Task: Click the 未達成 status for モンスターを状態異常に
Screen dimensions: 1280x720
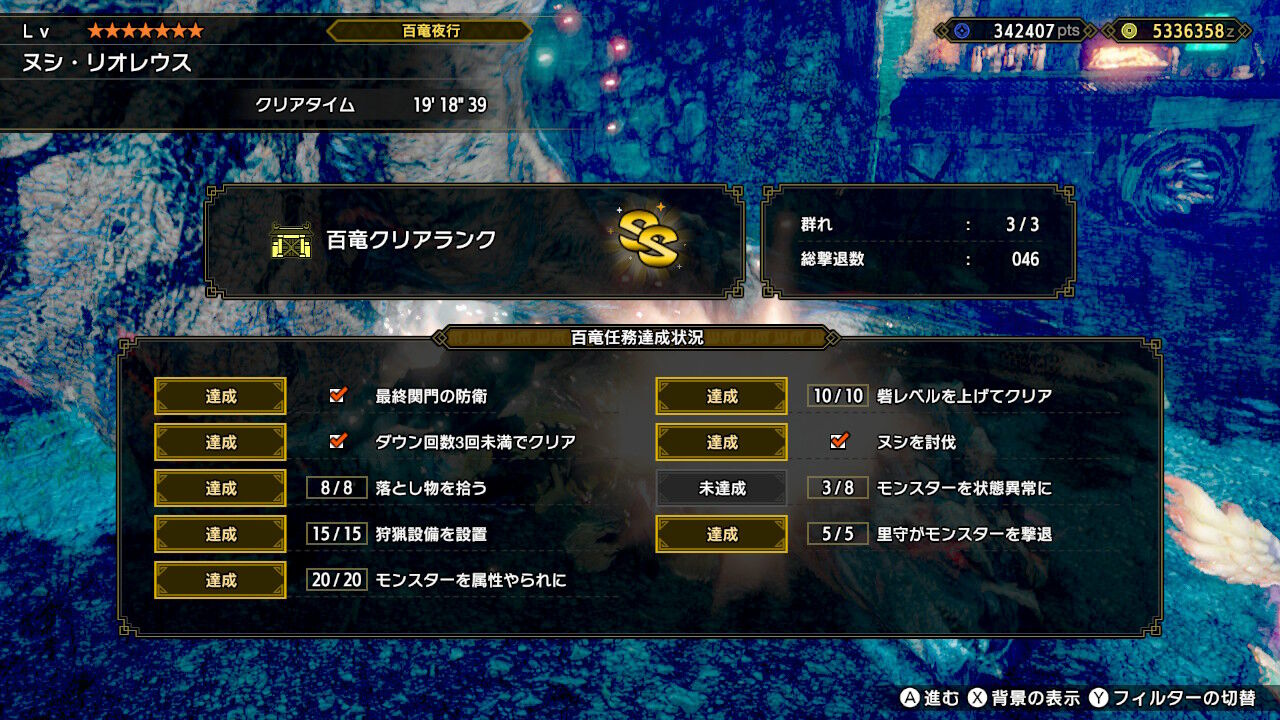Action: [x=720, y=487]
